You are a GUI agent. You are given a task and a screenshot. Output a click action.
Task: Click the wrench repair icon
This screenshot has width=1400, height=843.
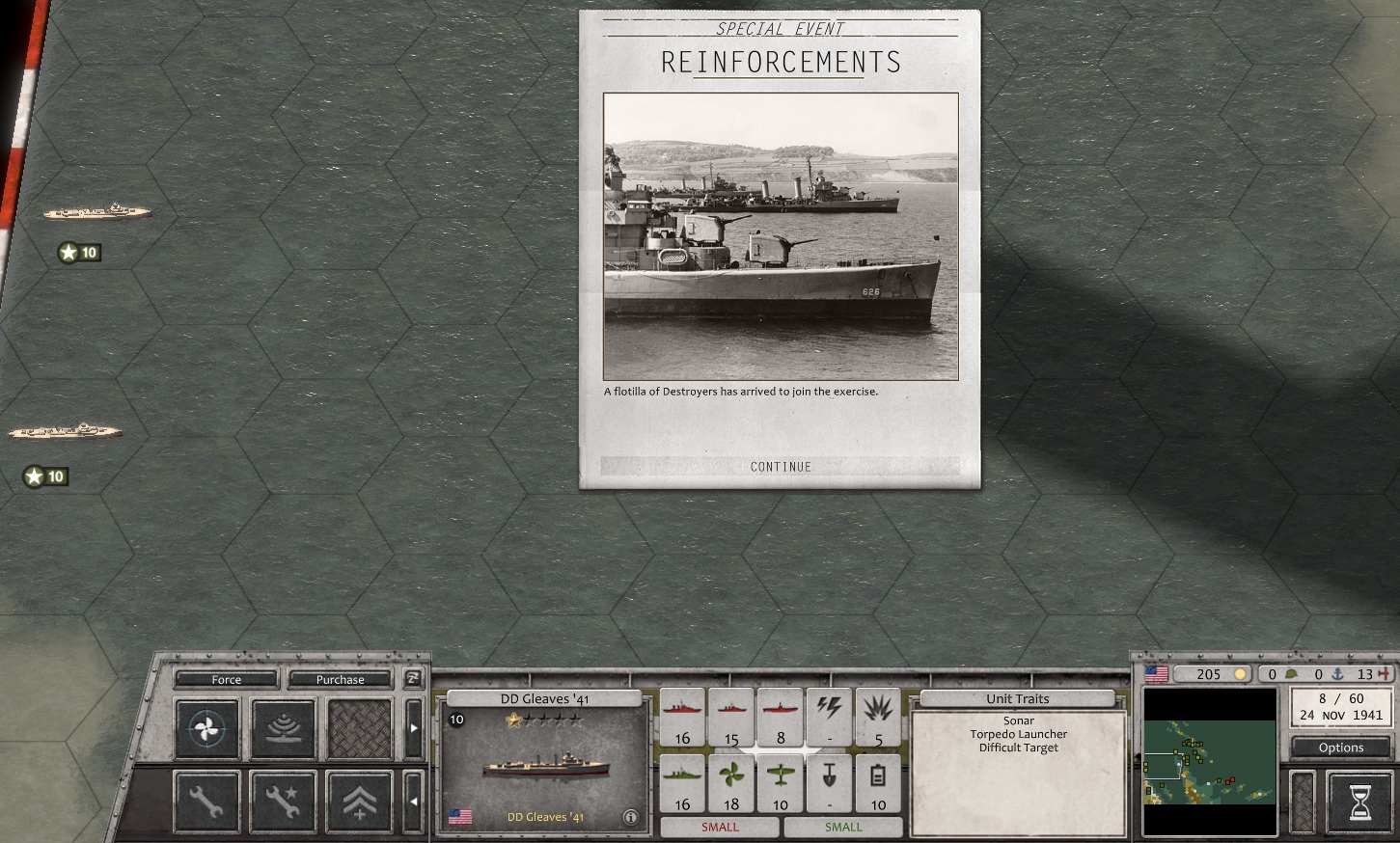(207, 801)
